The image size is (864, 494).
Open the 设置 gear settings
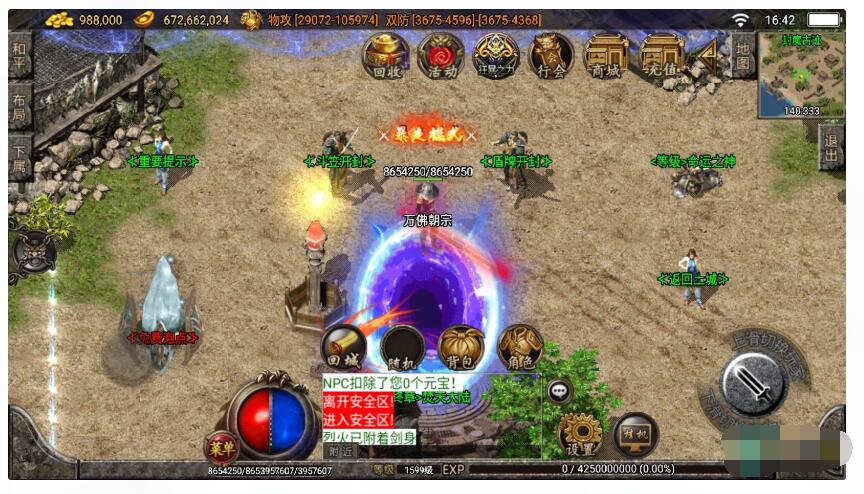pos(580,435)
